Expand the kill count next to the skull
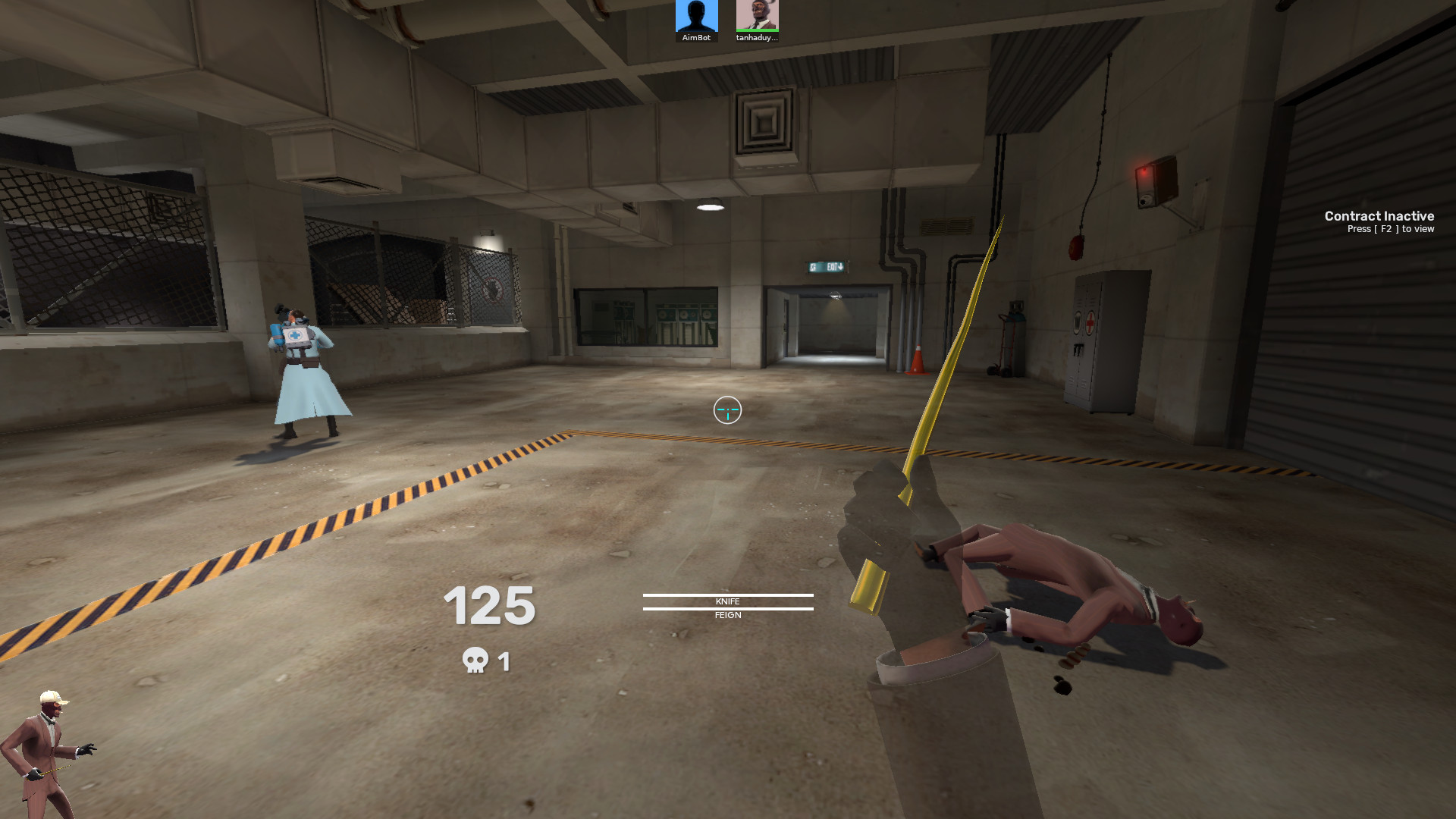Viewport: 1456px width, 819px height. point(503,661)
